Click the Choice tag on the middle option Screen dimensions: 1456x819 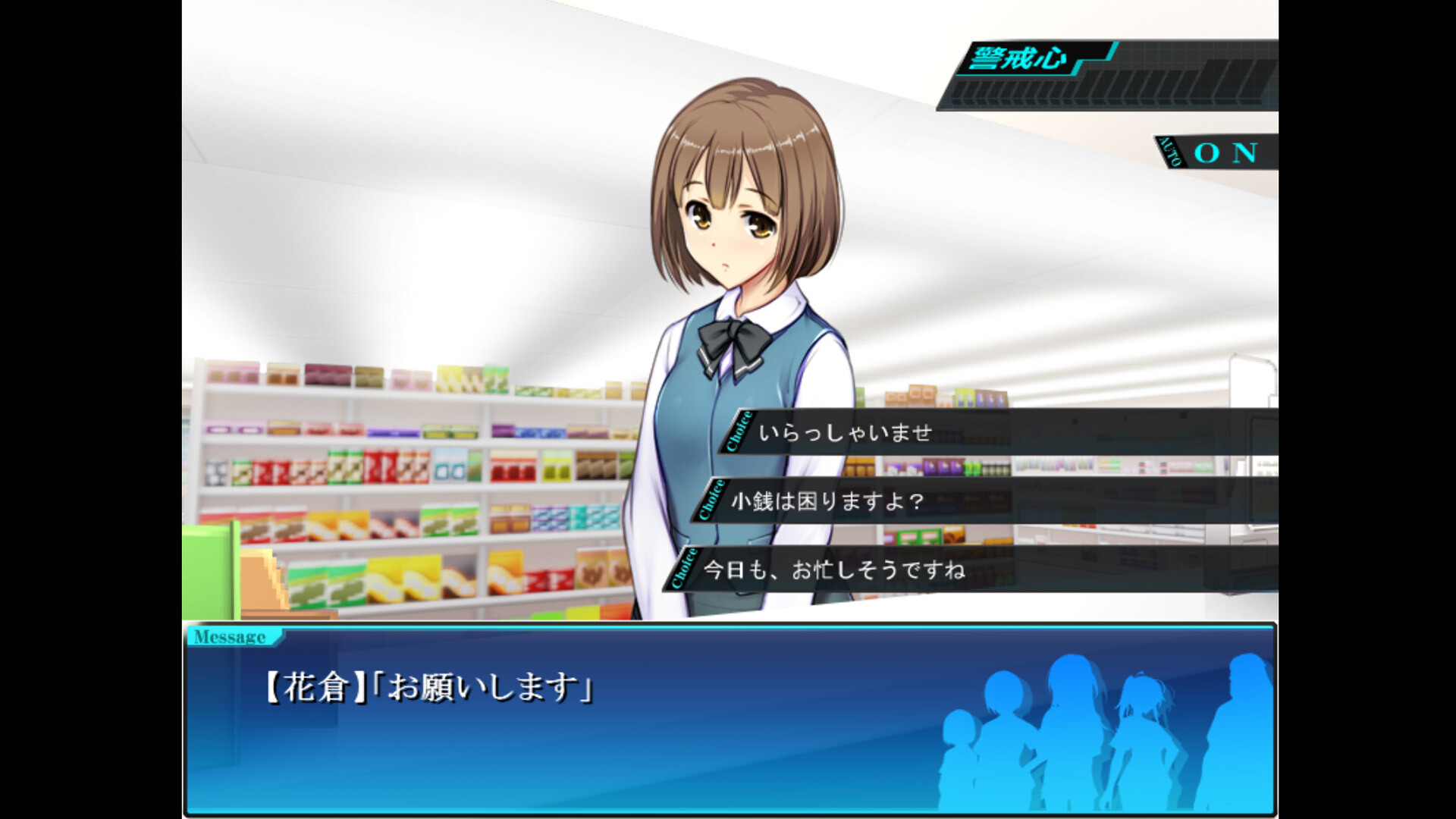point(711,502)
